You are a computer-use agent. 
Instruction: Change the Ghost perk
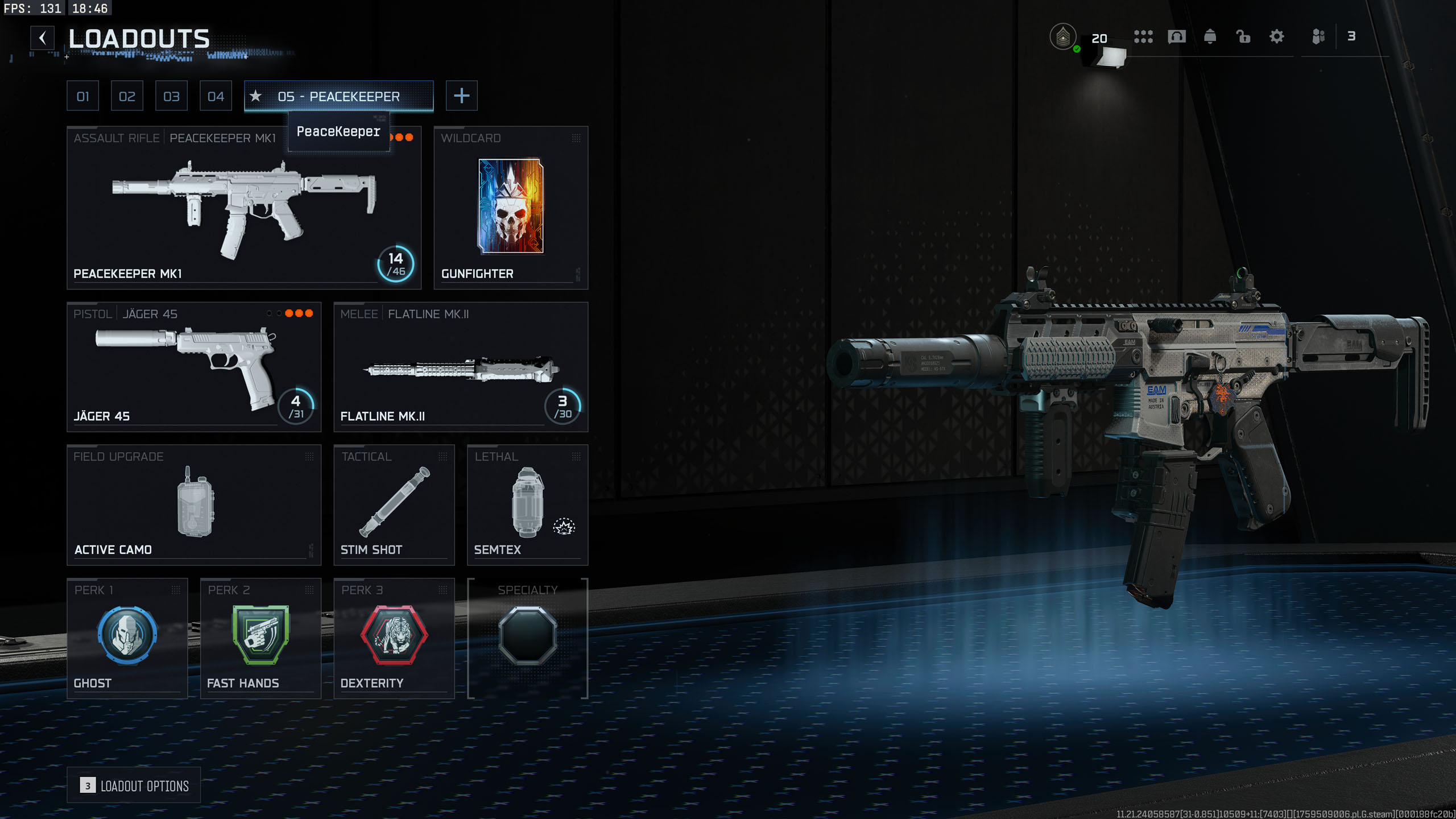click(x=127, y=638)
